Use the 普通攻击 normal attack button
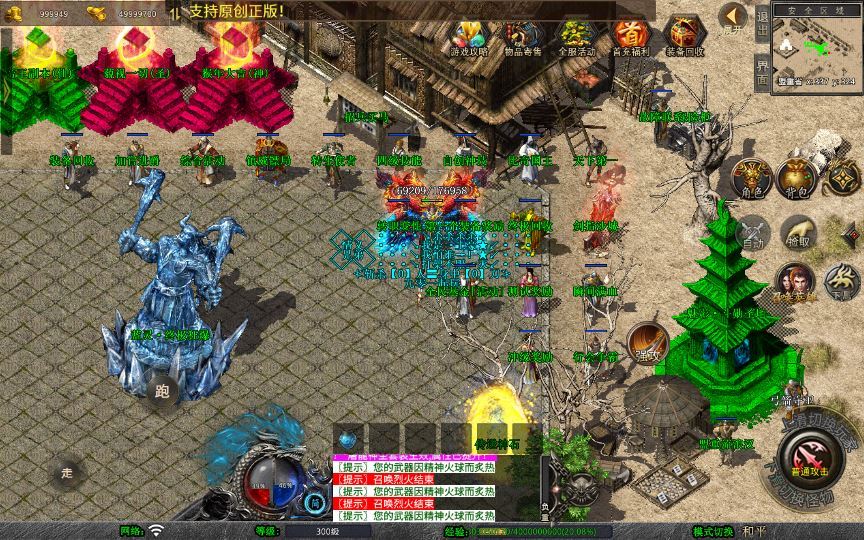This screenshot has width=864, height=540. pos(806,461)
